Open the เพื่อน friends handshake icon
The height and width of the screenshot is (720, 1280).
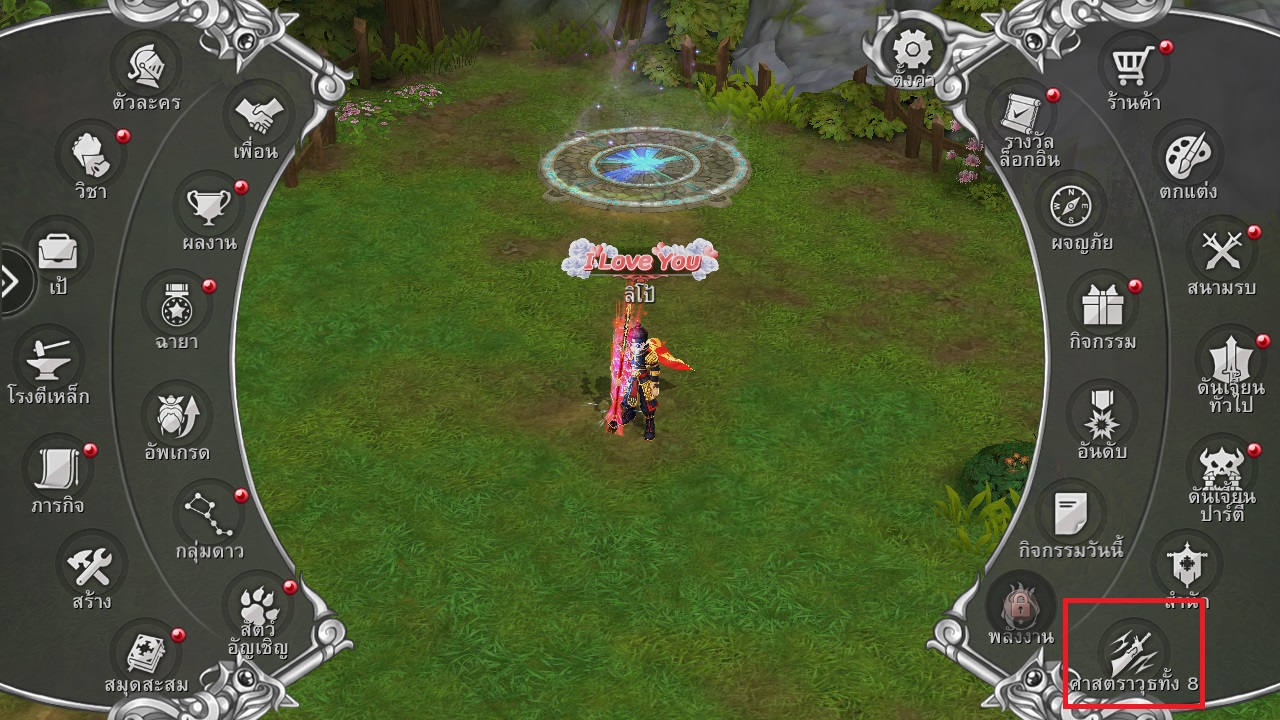click(255, 116)
